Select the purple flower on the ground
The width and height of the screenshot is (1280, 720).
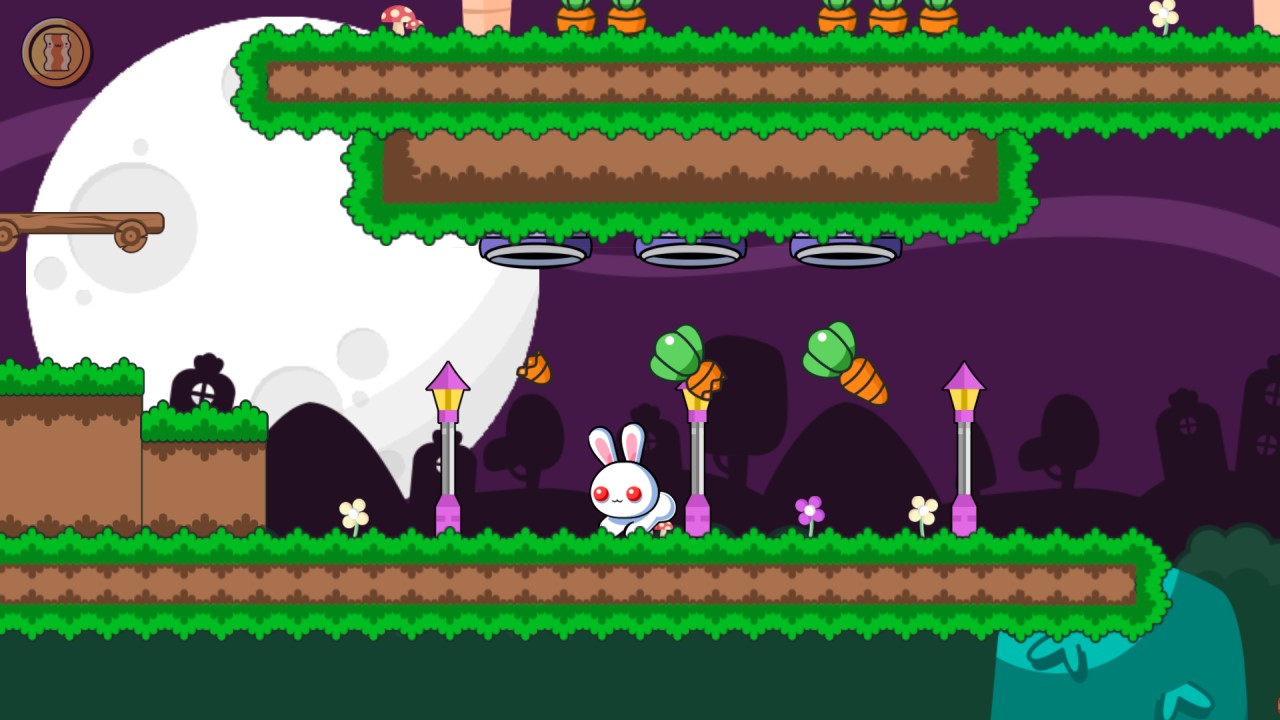[x=808, y=508]
